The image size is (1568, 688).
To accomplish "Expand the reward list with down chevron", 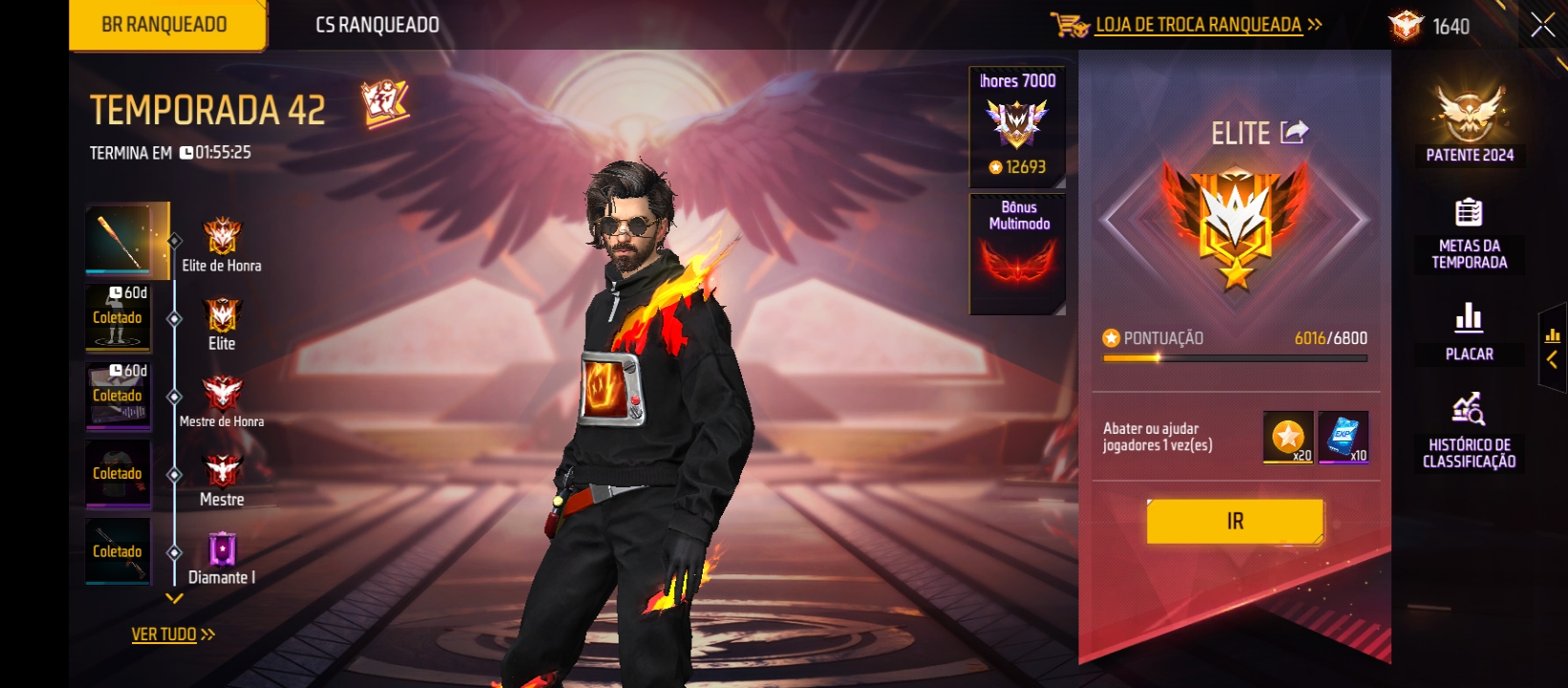I will tap(174, 599).
